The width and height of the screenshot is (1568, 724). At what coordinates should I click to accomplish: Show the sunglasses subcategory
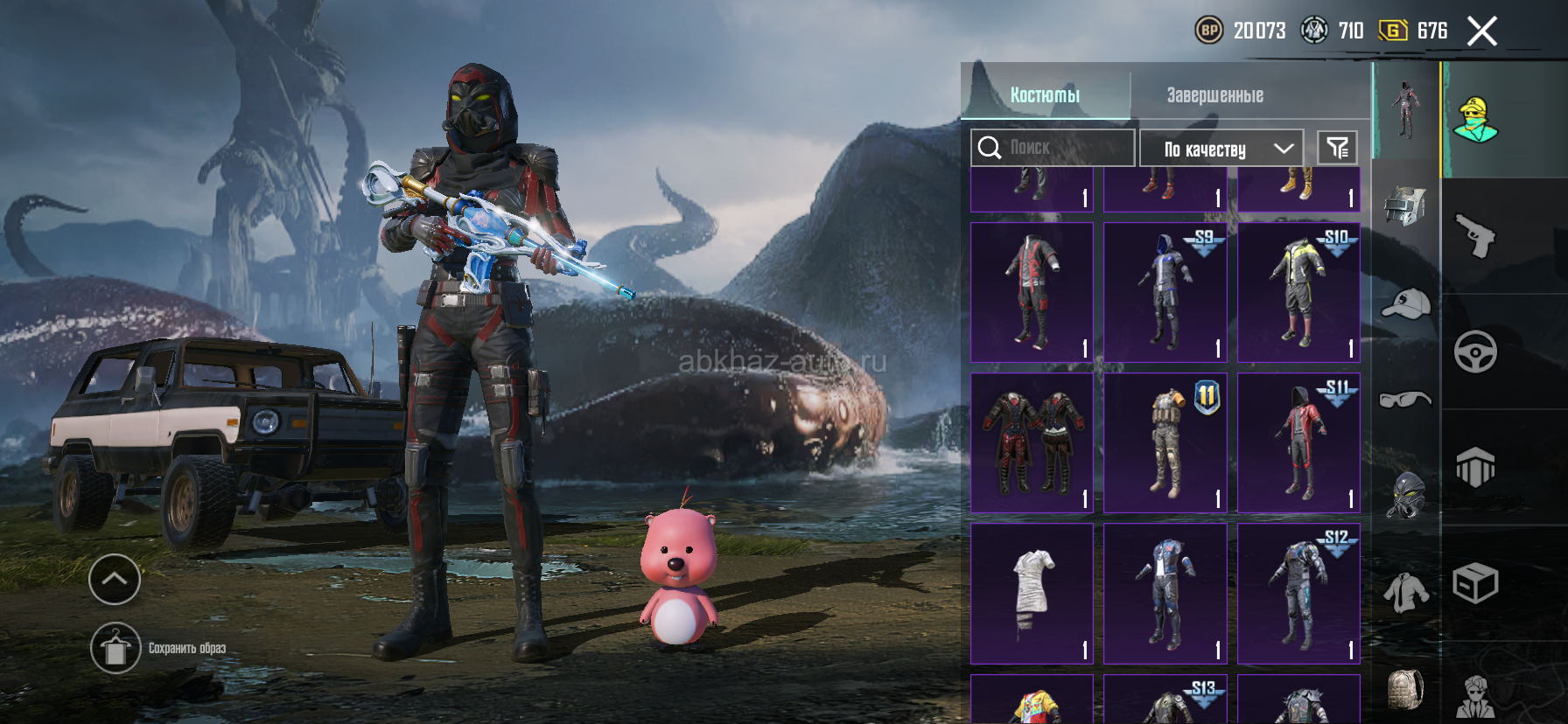coord(1405,400)
